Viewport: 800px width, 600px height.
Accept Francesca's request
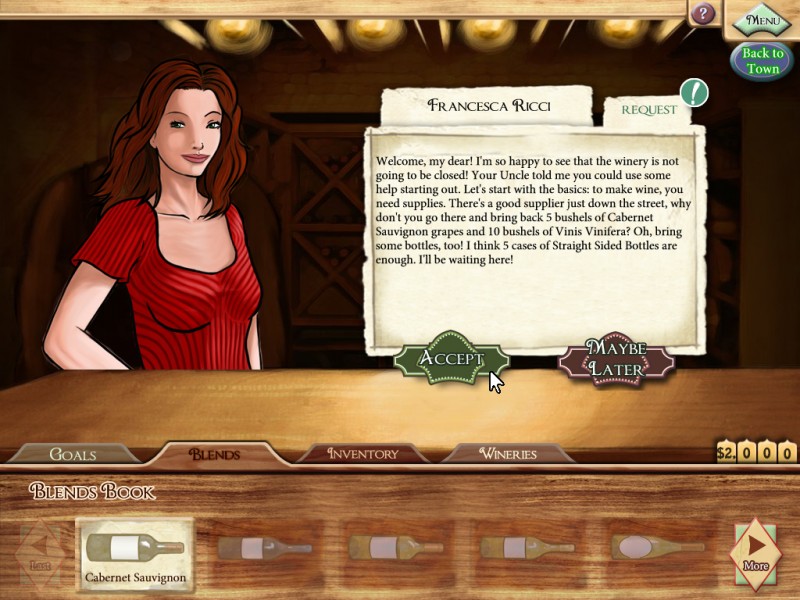click(x=451, y=360)
